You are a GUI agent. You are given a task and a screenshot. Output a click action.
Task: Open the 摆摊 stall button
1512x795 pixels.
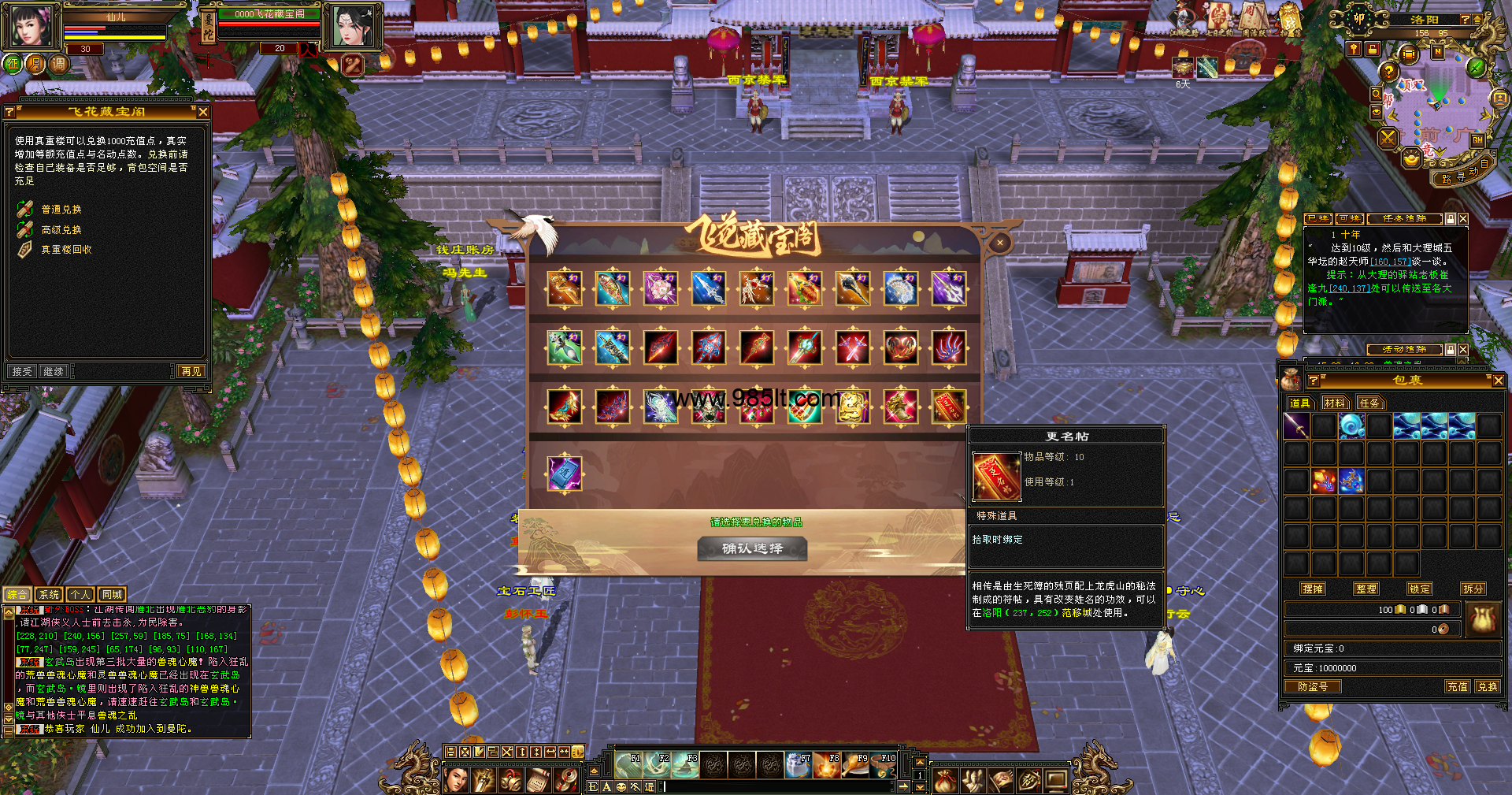[1313, 589]
